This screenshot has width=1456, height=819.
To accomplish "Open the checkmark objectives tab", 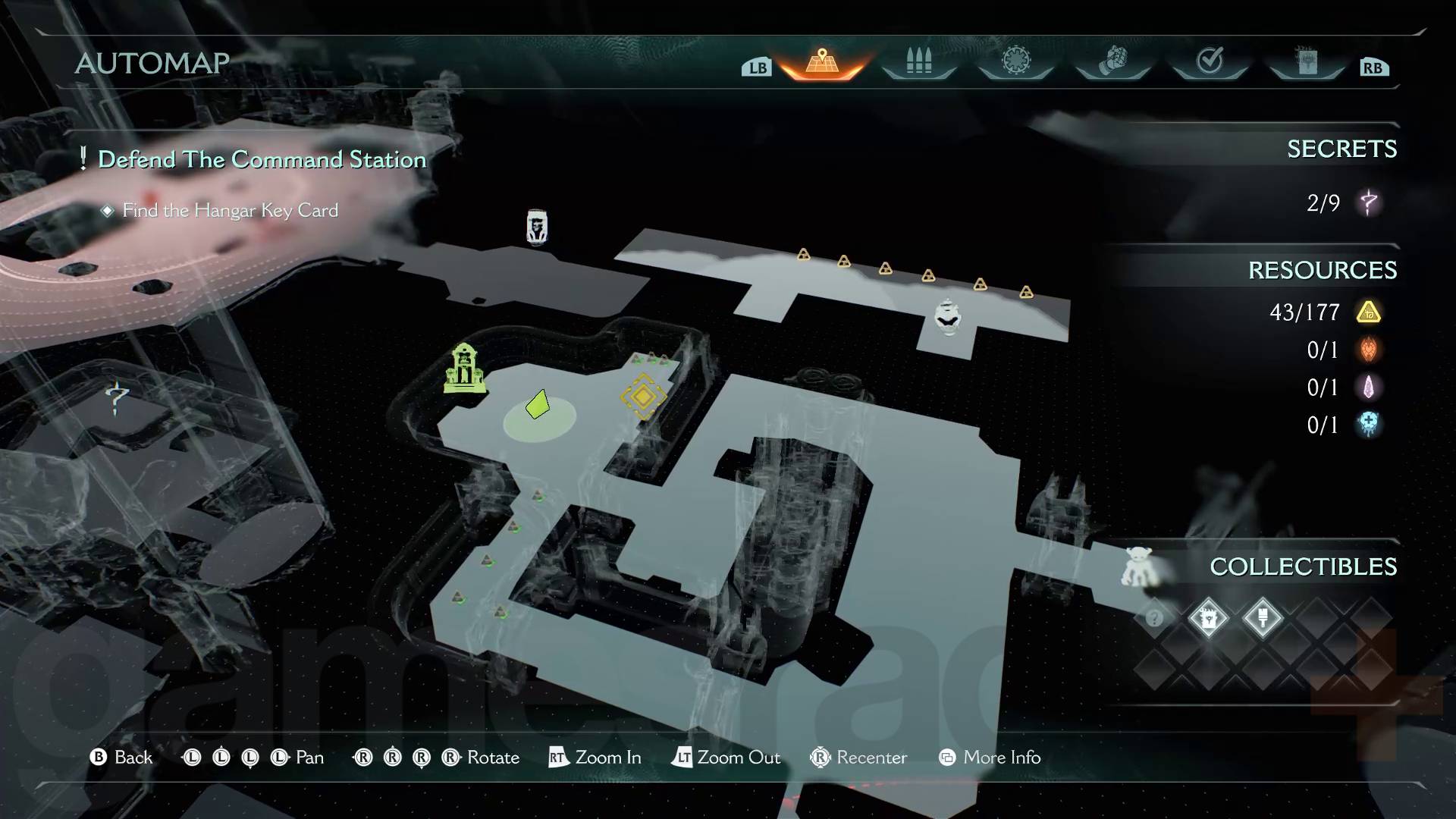I will point(1210,61).
